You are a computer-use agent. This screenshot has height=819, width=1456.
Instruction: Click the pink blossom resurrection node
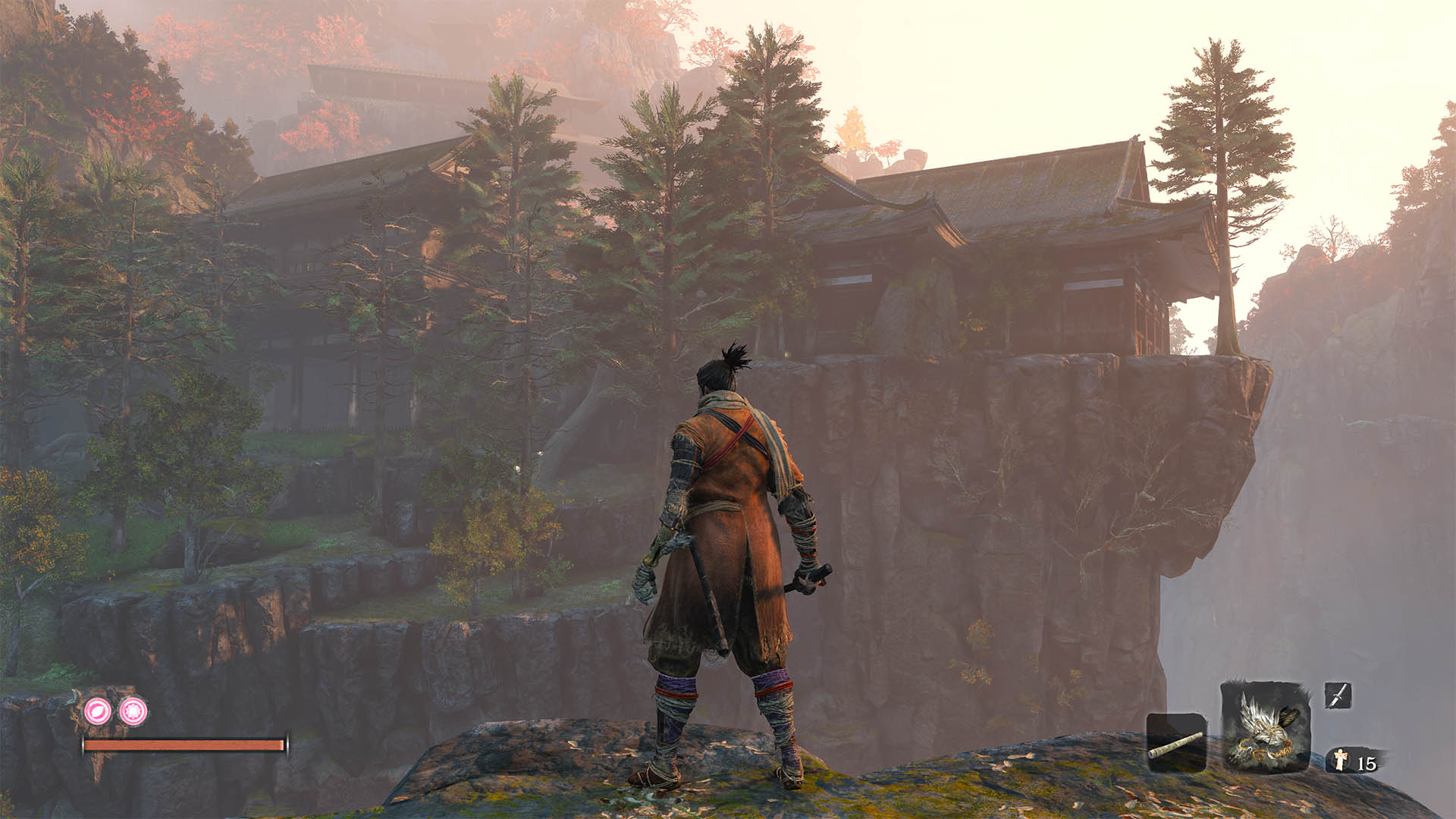pos(133,711)
